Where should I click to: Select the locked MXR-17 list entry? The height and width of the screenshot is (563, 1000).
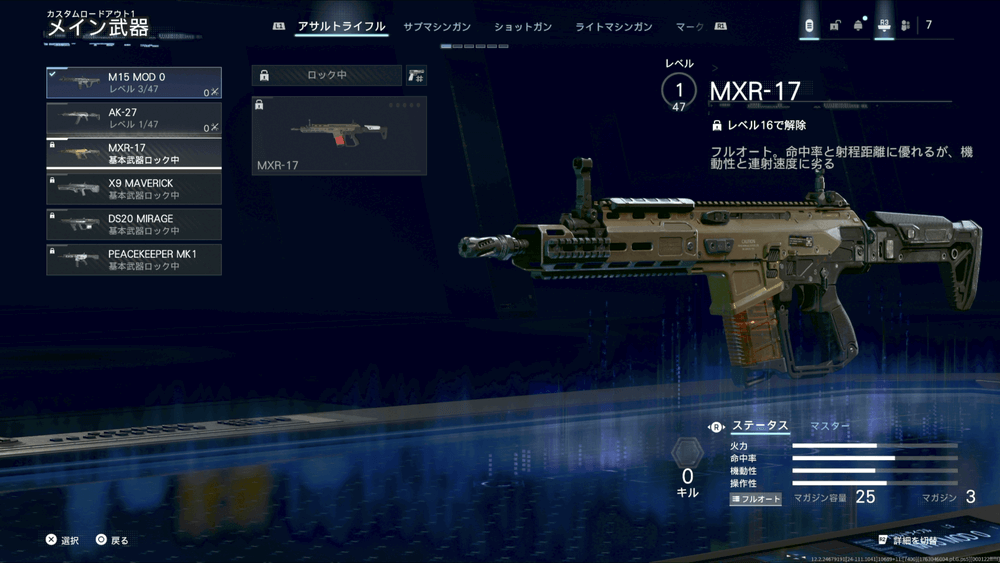(134, 153)
